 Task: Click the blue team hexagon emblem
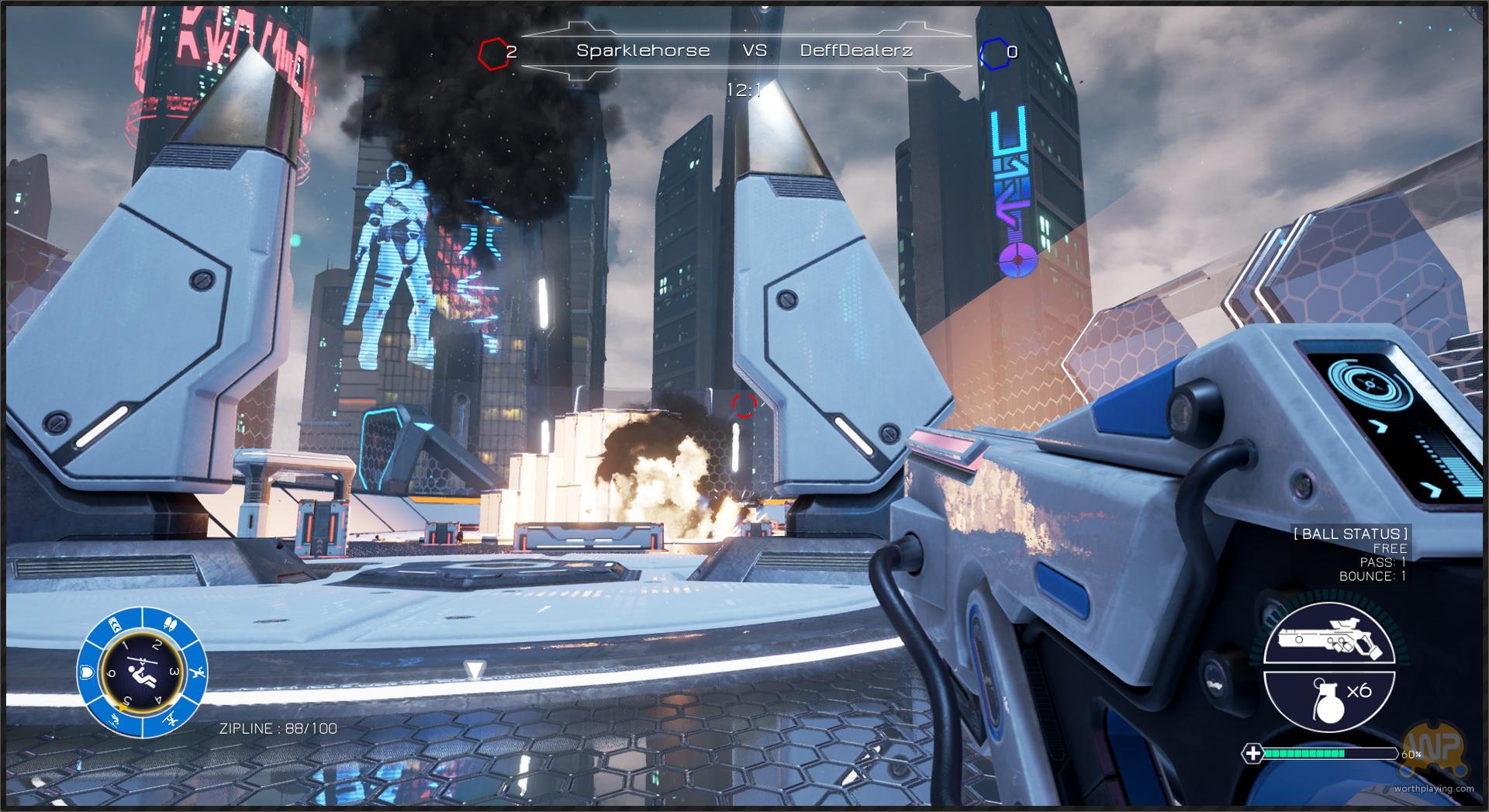tap(993, 53)
